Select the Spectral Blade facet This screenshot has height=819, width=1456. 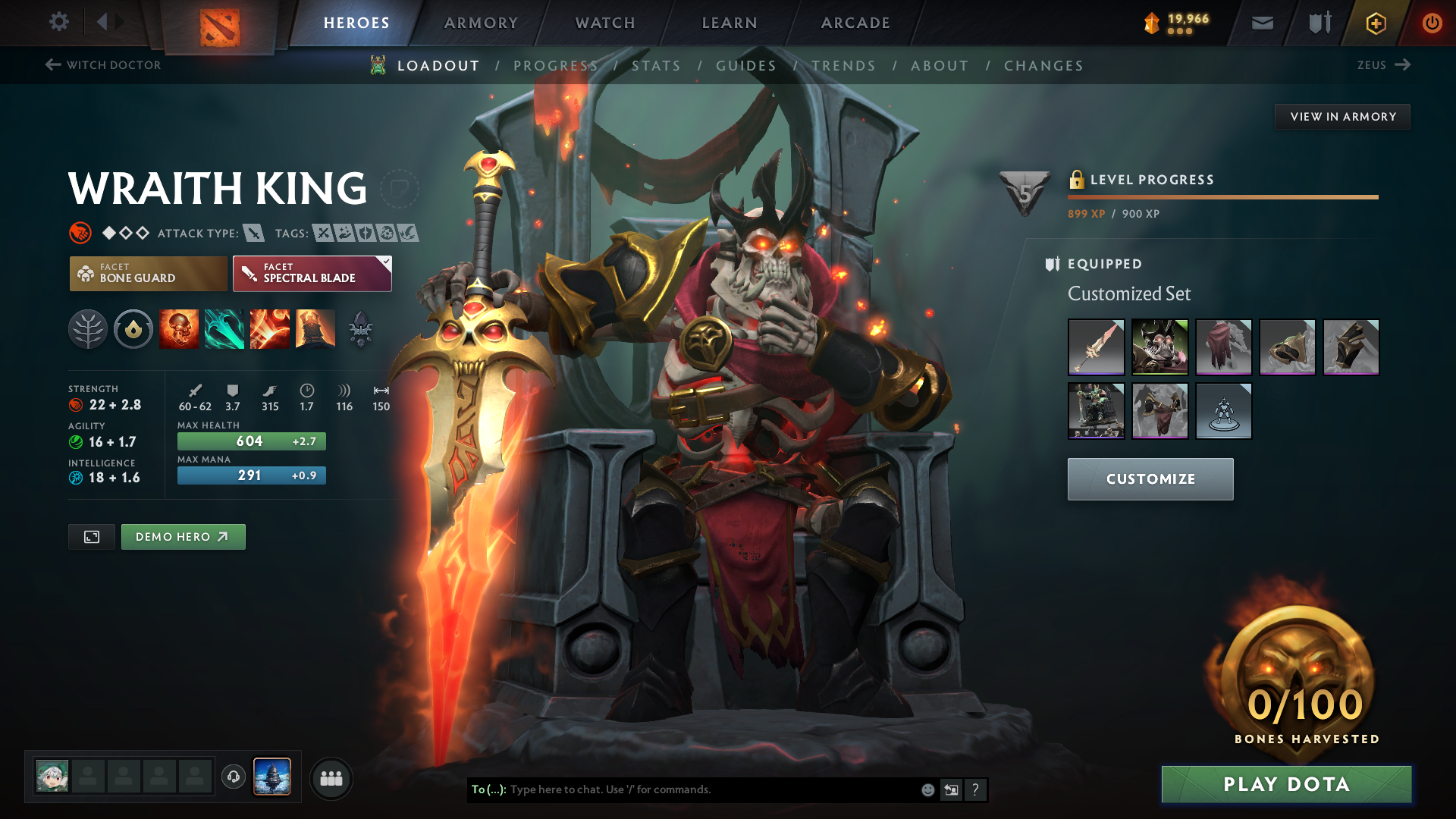312,273
